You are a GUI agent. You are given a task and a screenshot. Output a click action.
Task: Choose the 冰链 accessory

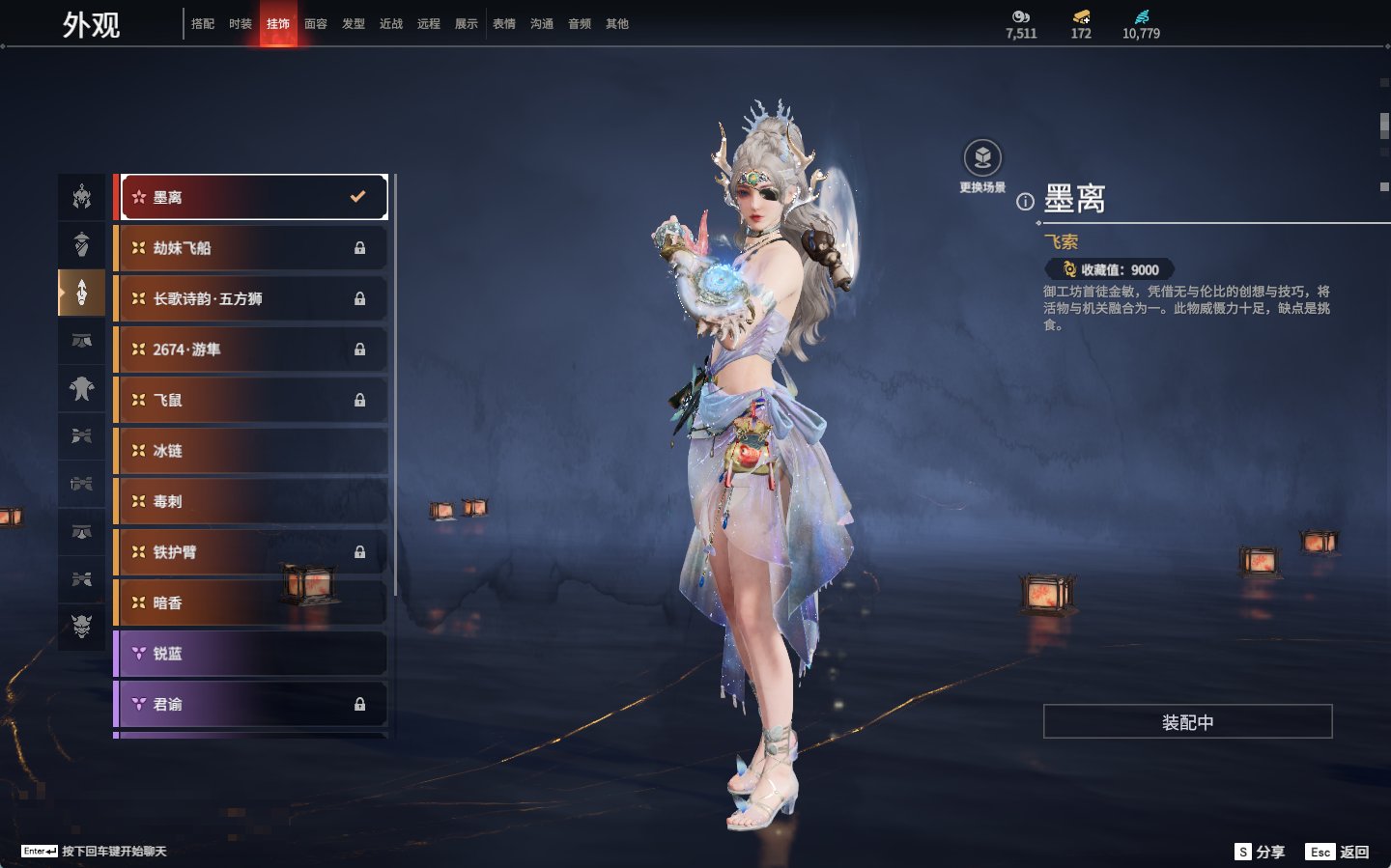pos(251,451)
